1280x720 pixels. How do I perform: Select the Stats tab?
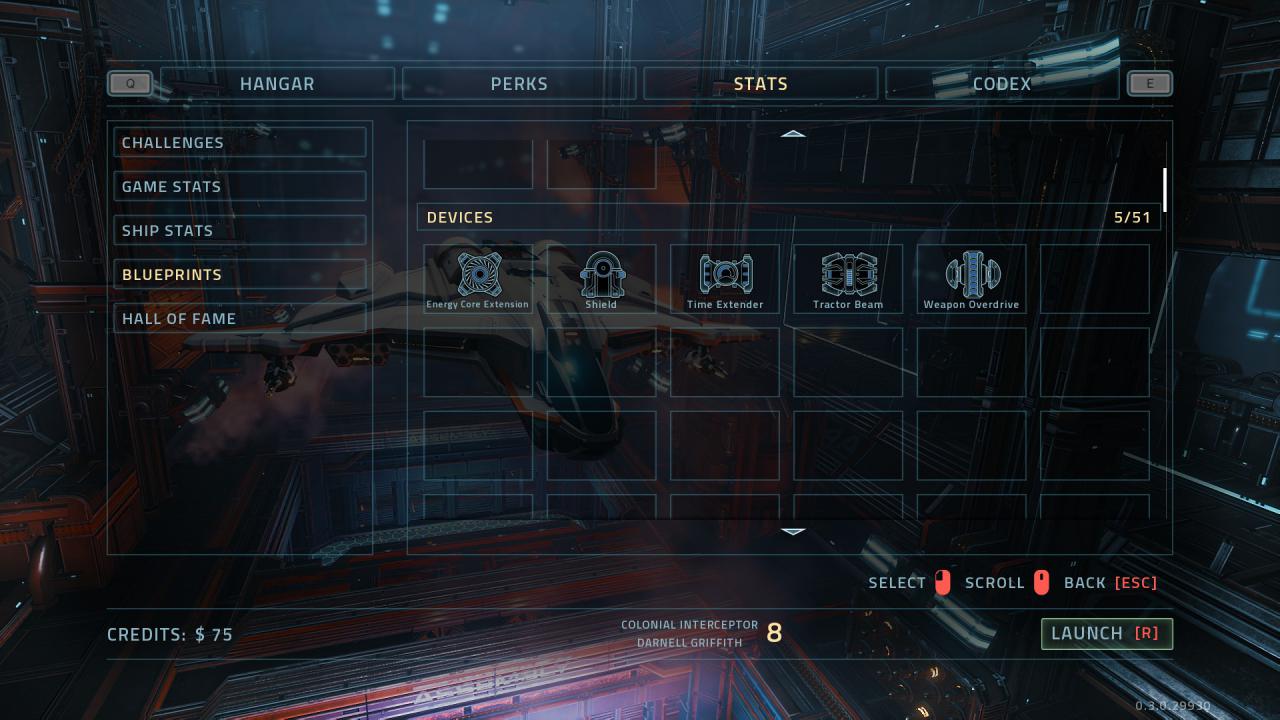tap(761, 84)
